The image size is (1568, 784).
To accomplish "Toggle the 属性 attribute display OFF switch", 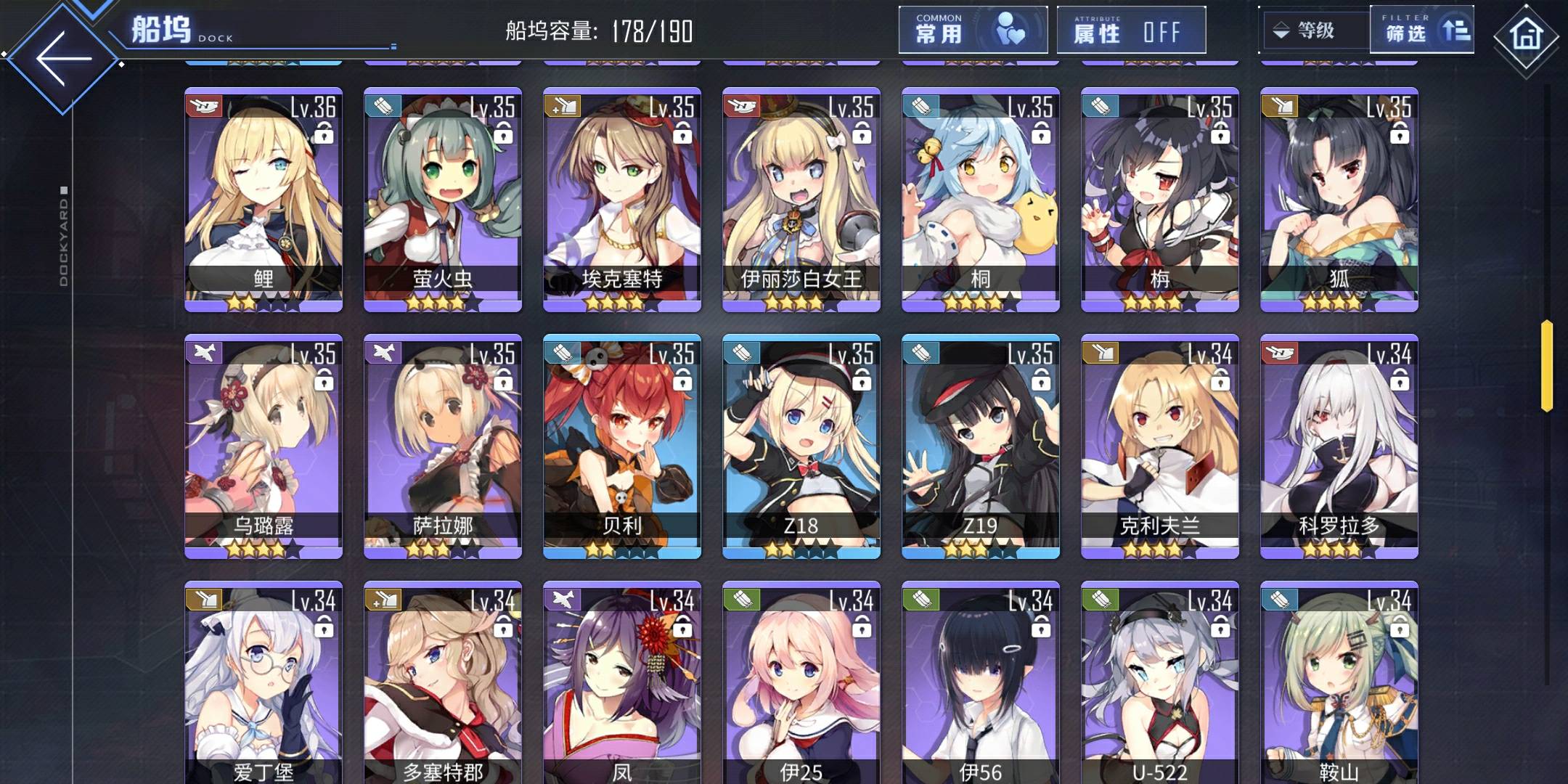I will [x=1130, y=30].
